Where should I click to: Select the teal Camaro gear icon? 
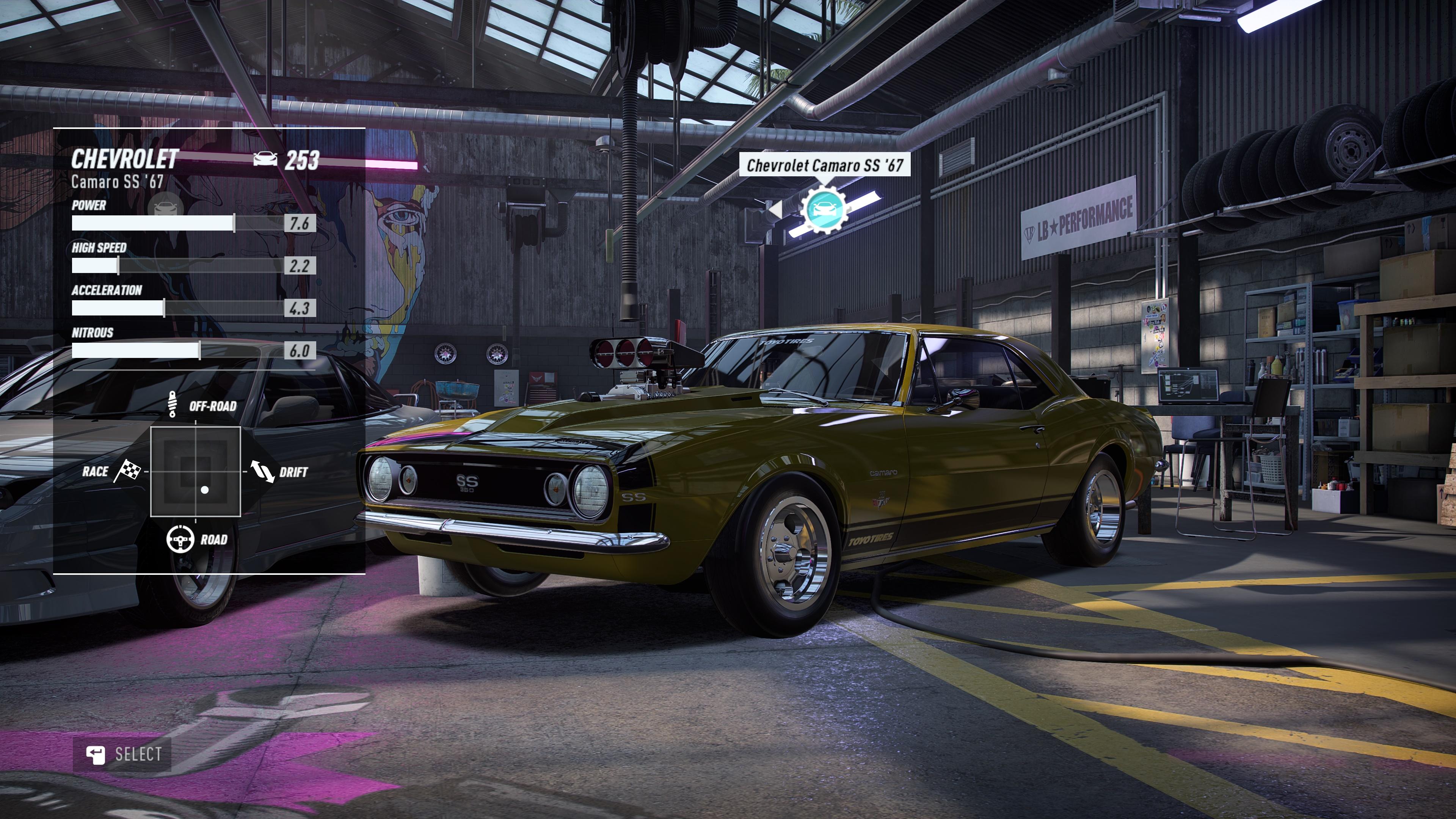[x=824, y=209]
